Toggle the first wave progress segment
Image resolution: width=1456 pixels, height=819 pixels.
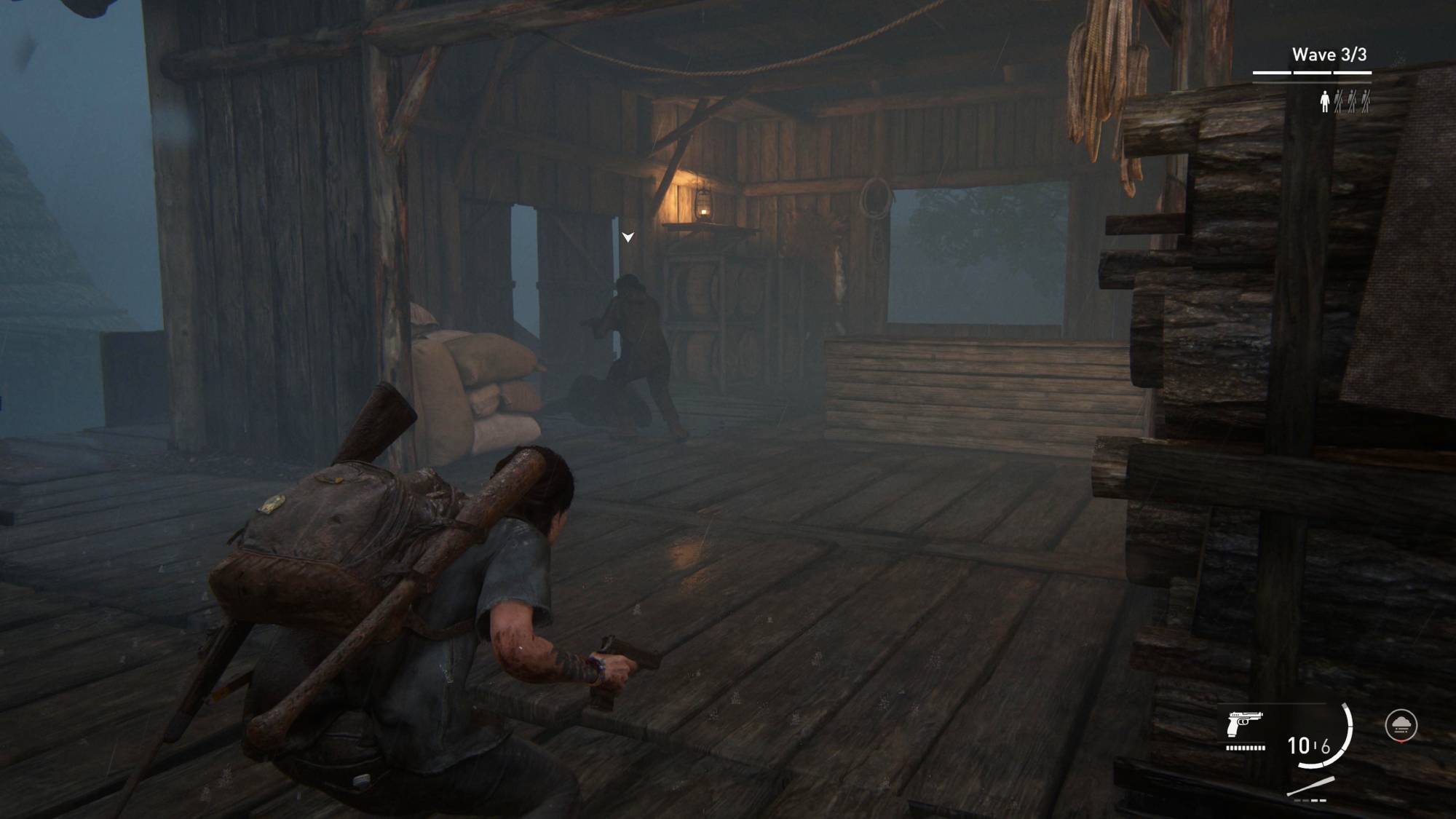[x=1273, y=73]
